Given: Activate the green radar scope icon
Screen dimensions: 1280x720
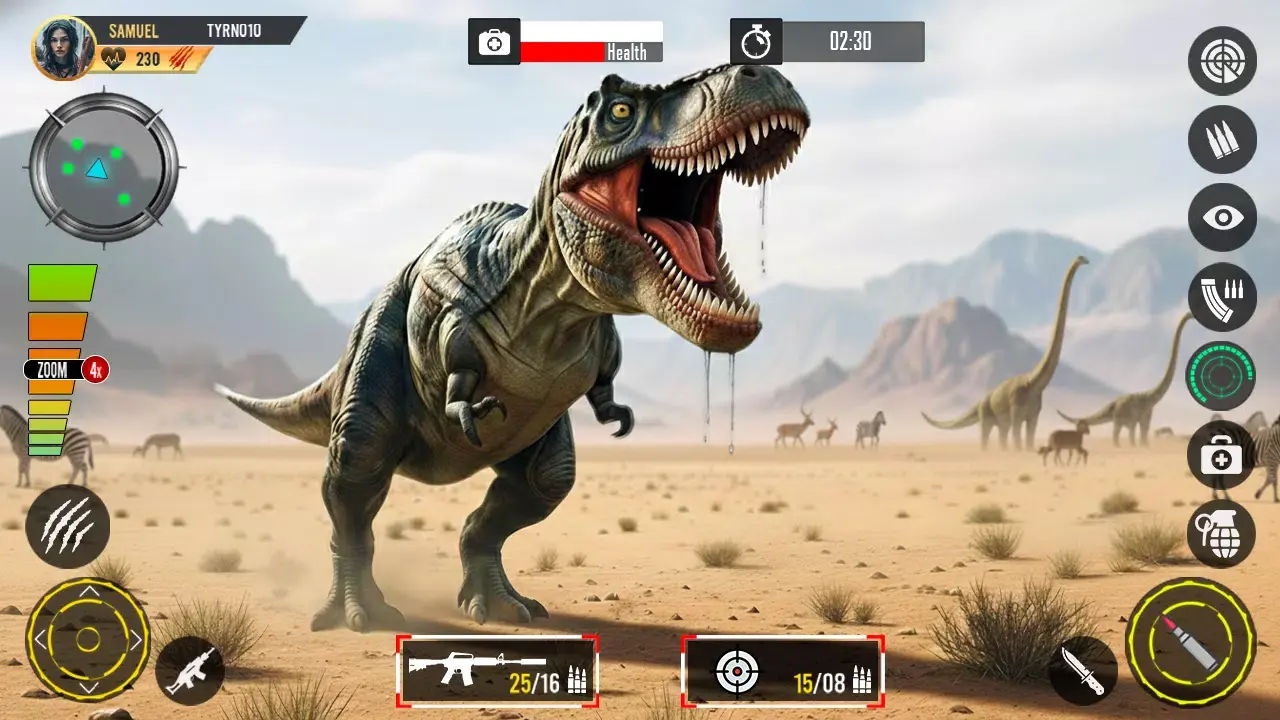Looking at the screenshot, I should click(1221, 378).
